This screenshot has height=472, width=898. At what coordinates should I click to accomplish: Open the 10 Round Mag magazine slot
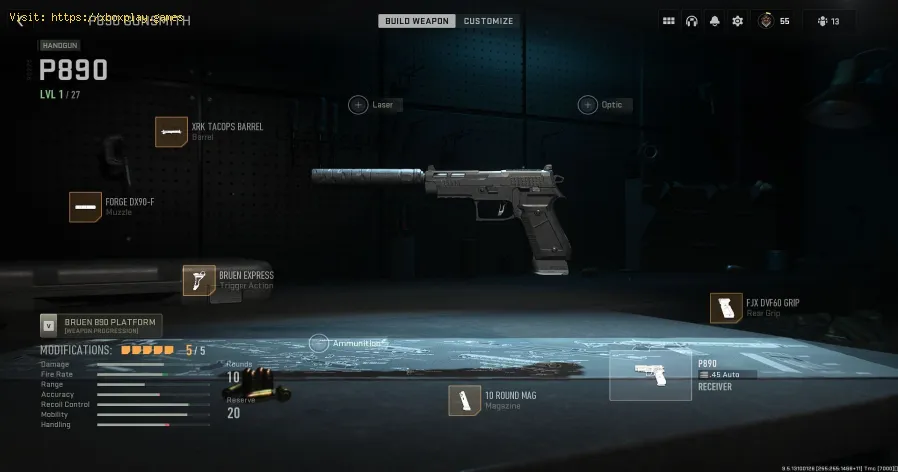pos(464,400)
